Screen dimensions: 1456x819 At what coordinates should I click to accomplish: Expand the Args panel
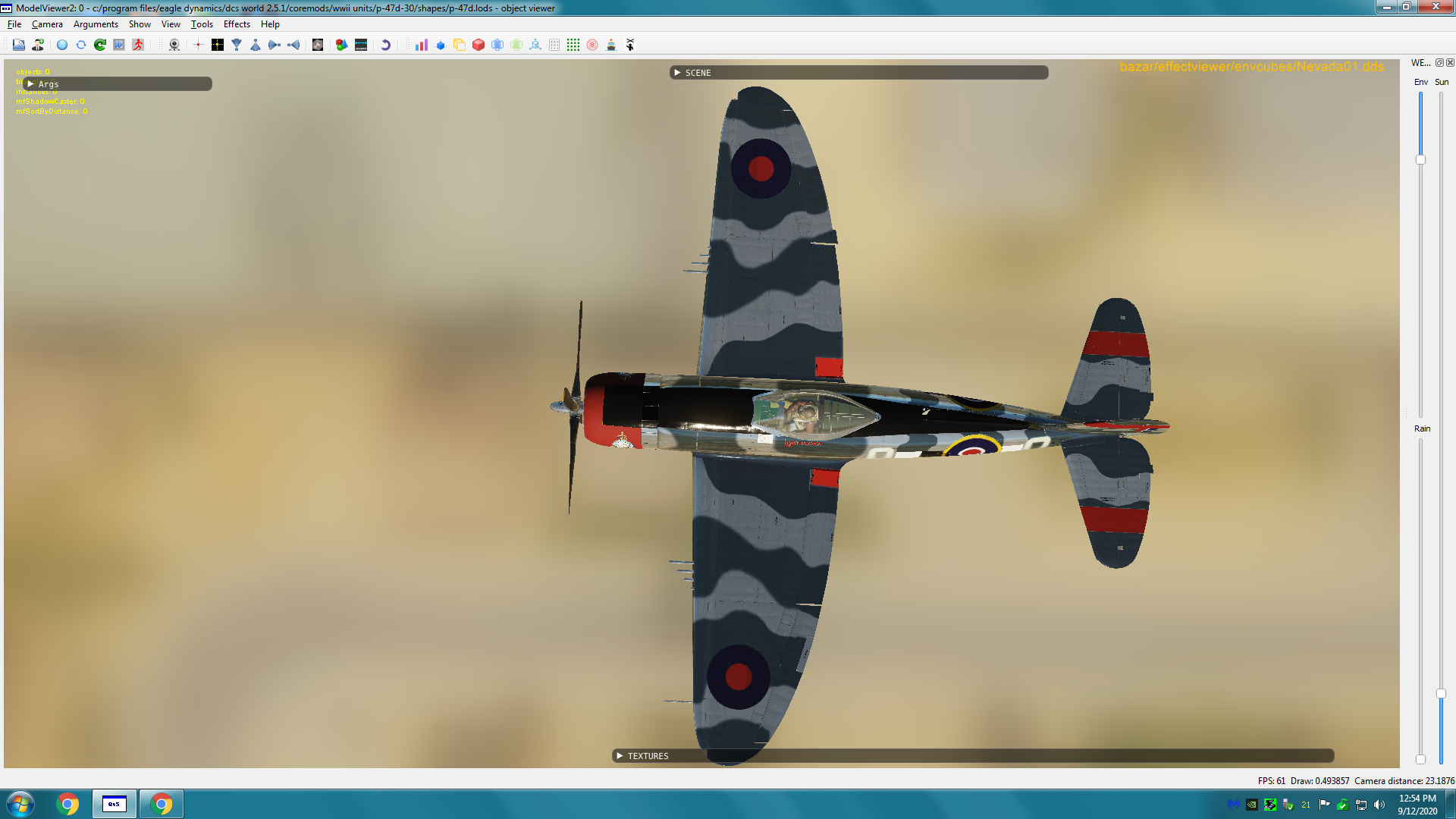31,84
